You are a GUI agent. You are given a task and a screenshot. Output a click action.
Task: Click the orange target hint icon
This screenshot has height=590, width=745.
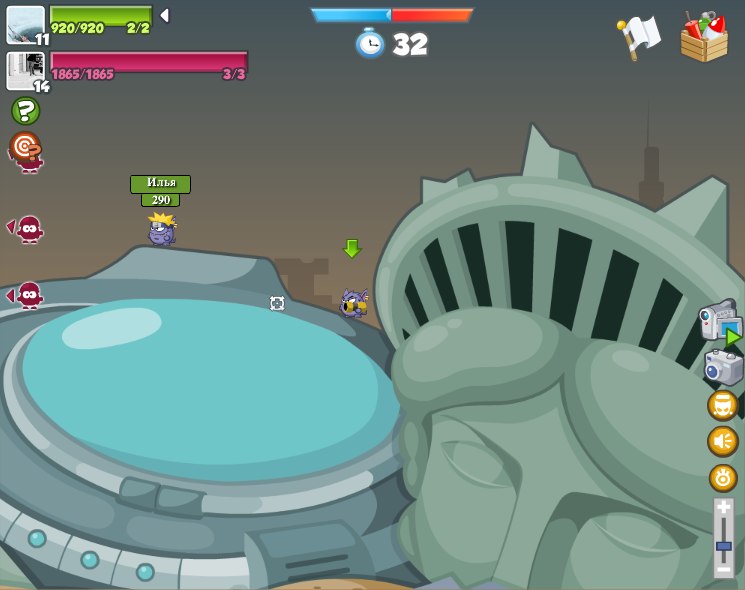[x=25, y=147]
